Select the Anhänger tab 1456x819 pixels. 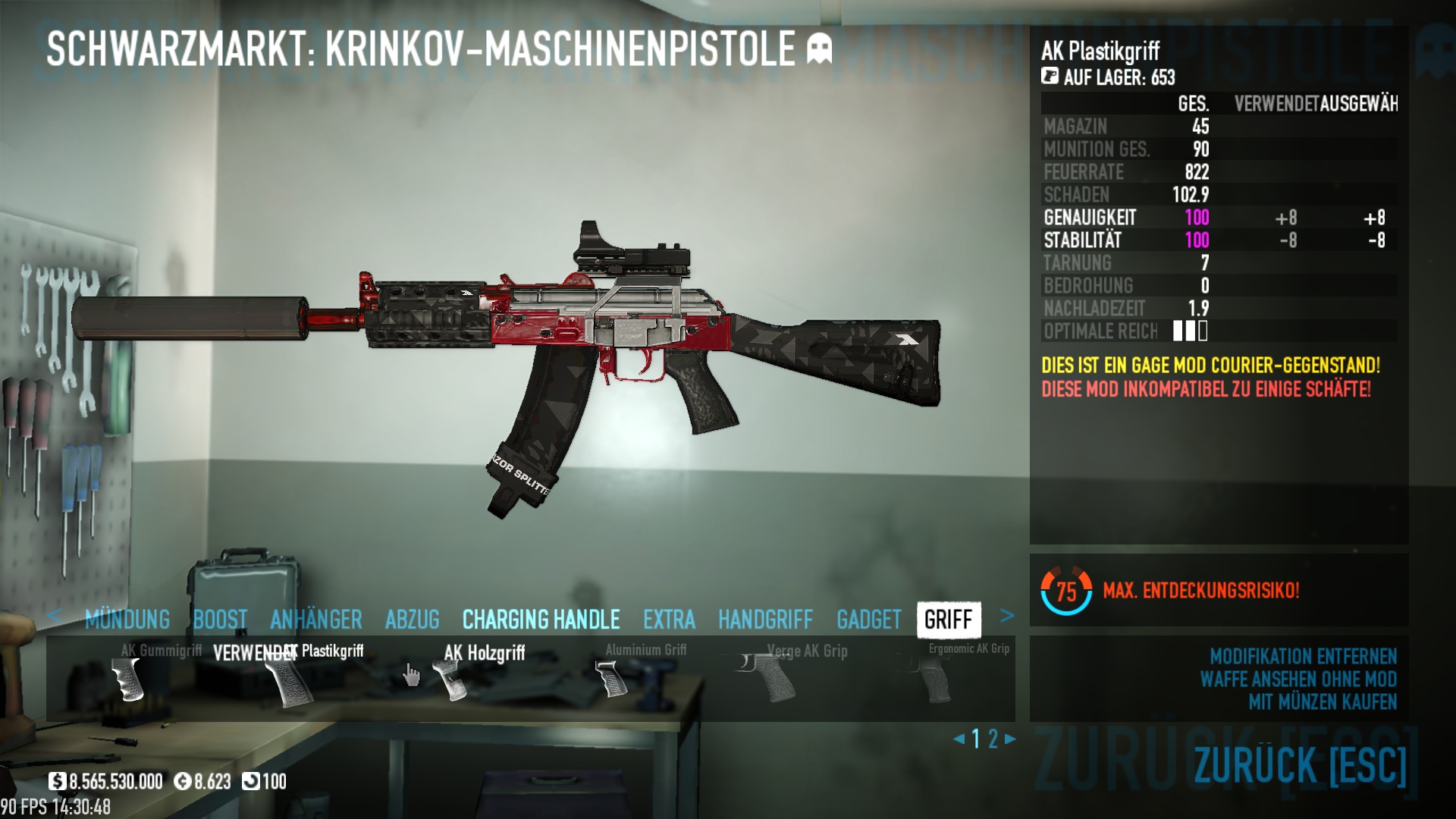315,620
